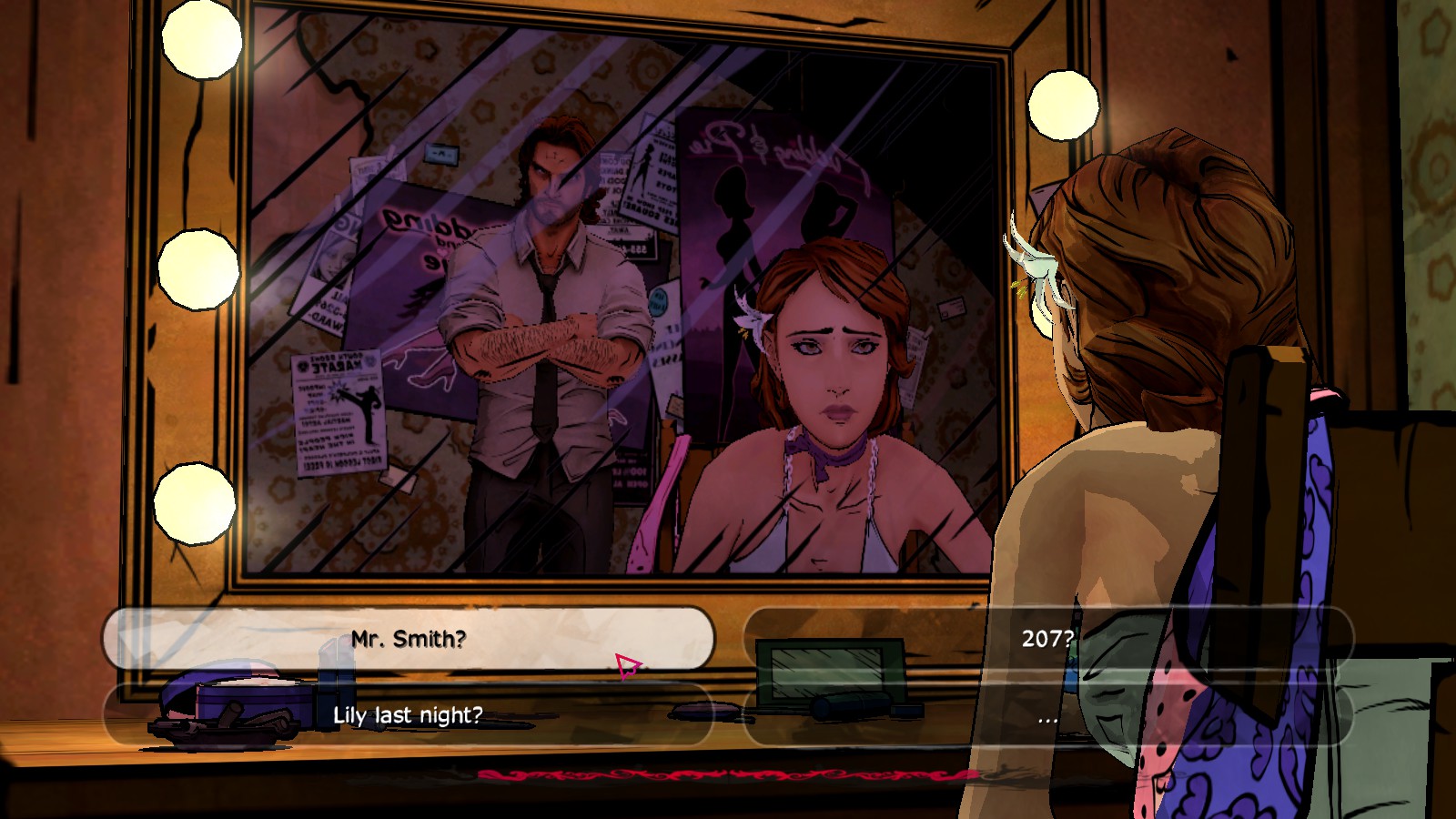Screen dimensions: 1456x819
Task: Choose the "Mr. Smith?" dialogue option
Action: pos(409,639)
